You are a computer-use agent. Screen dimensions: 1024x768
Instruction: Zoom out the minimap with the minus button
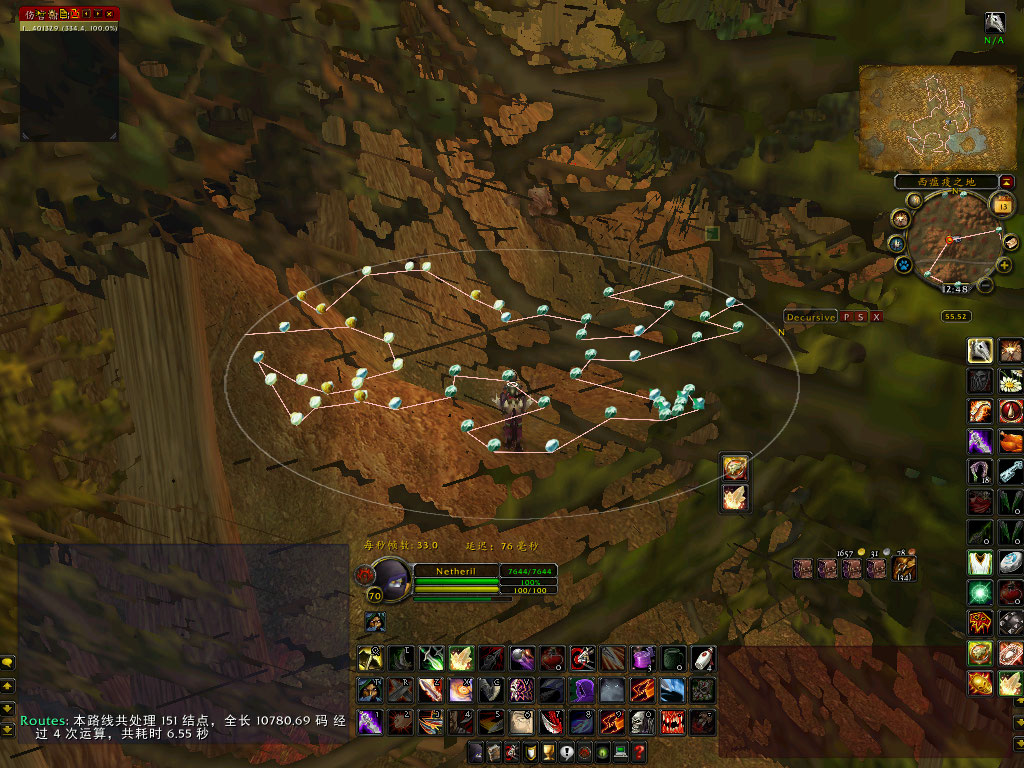985,285
